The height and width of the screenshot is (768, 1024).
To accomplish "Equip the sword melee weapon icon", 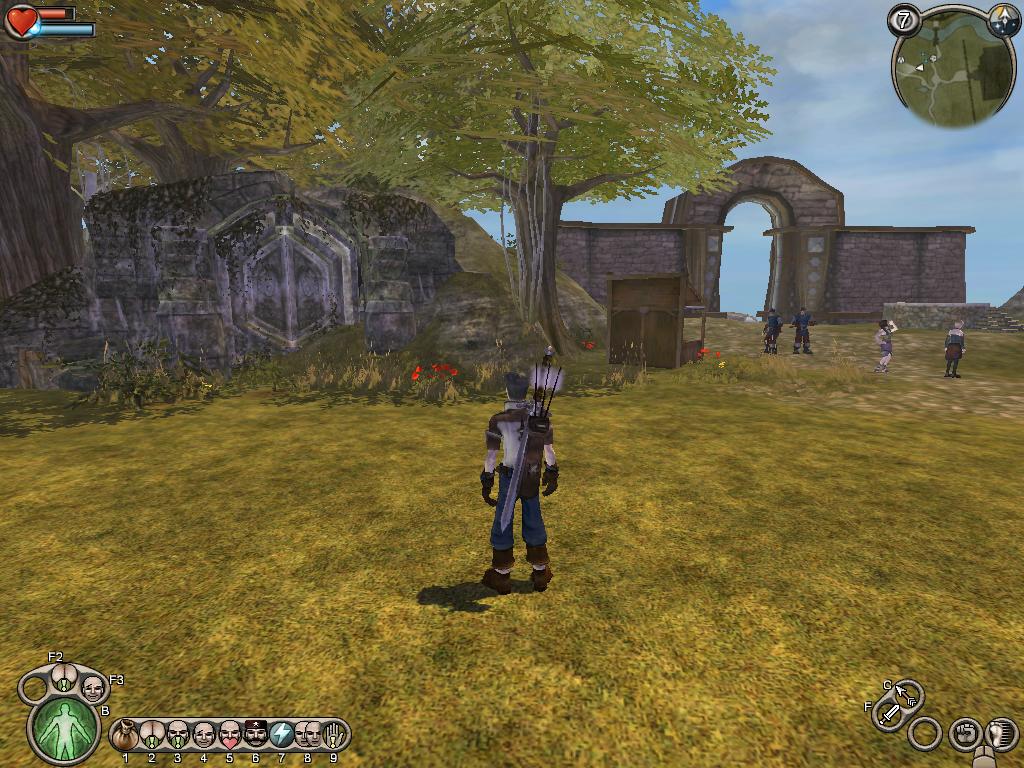I will click(888, 714).
